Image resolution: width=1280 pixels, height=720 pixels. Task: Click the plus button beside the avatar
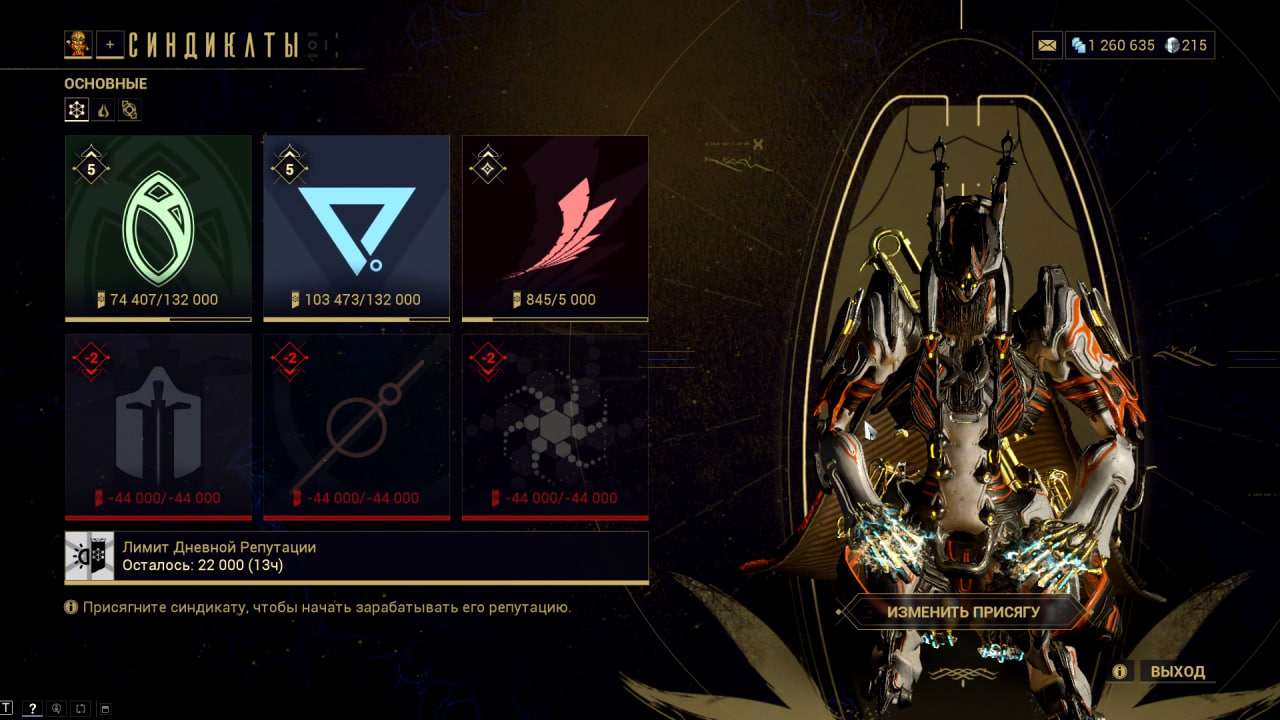[110, 45]
